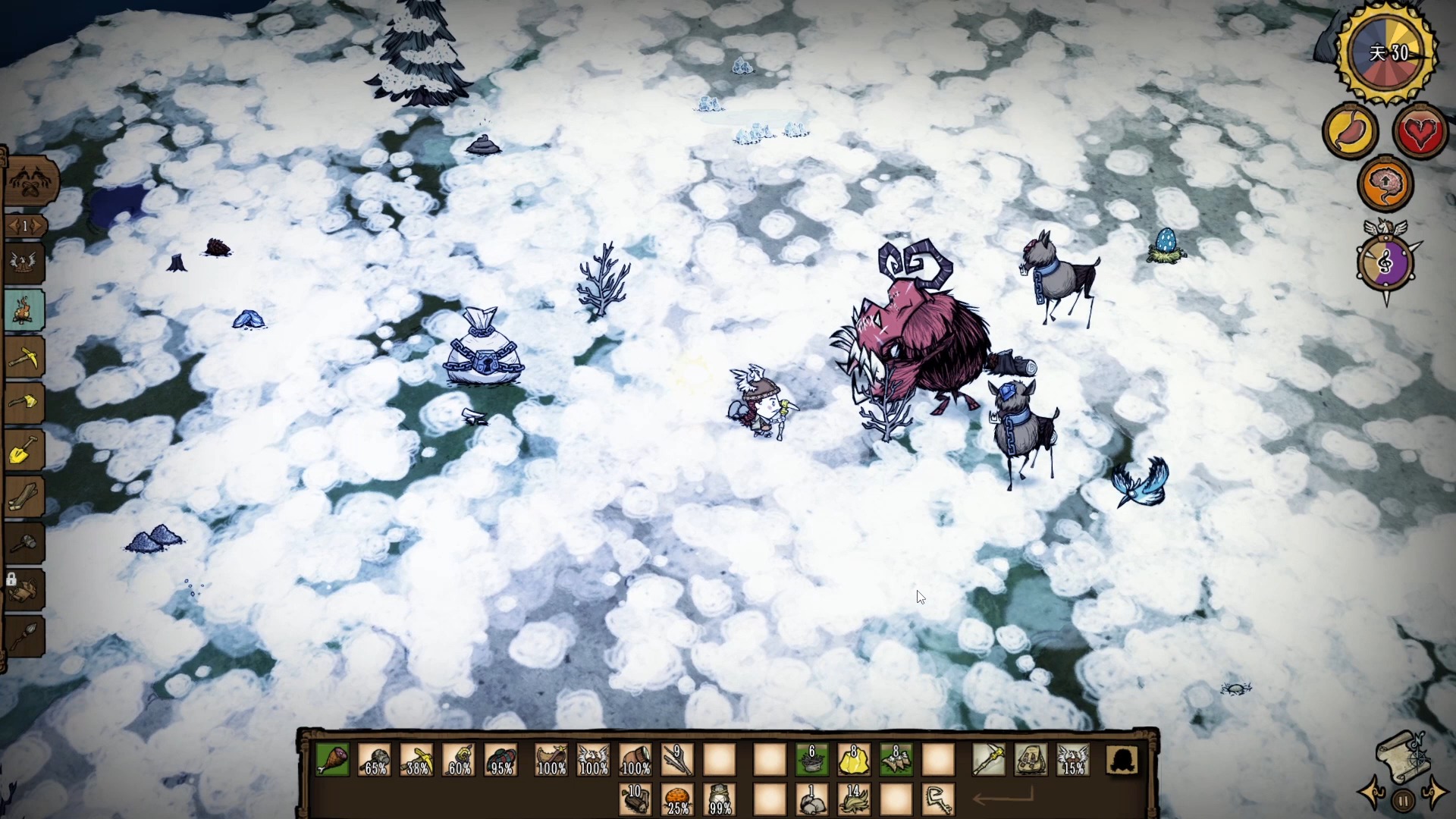Screen dimensions: 1456x819
Task: Select the gold nugget stack
Action: click(x=854, y=760)
